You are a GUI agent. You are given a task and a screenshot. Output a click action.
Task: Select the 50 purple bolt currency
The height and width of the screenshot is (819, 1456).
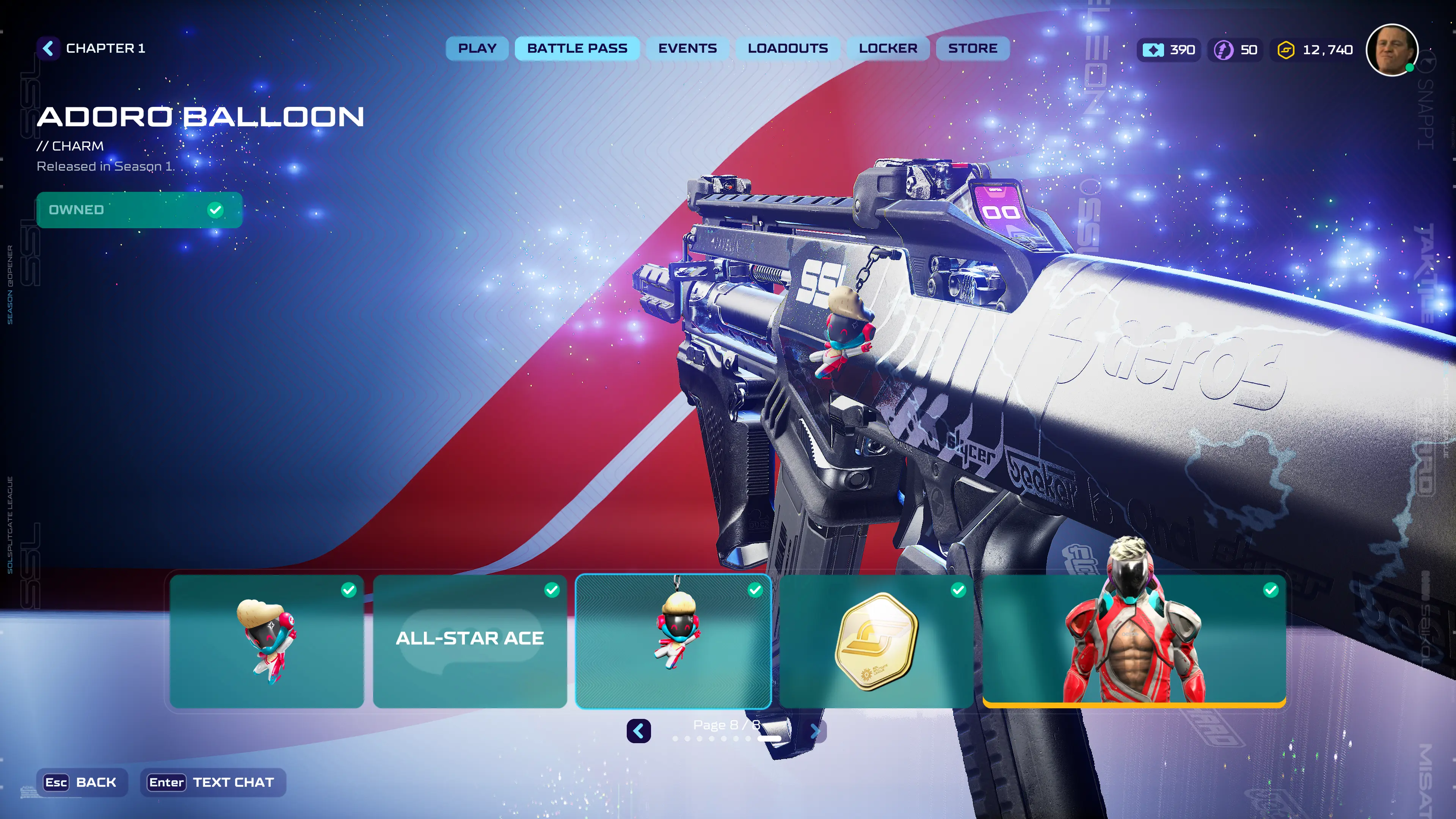pos(1236,50)
